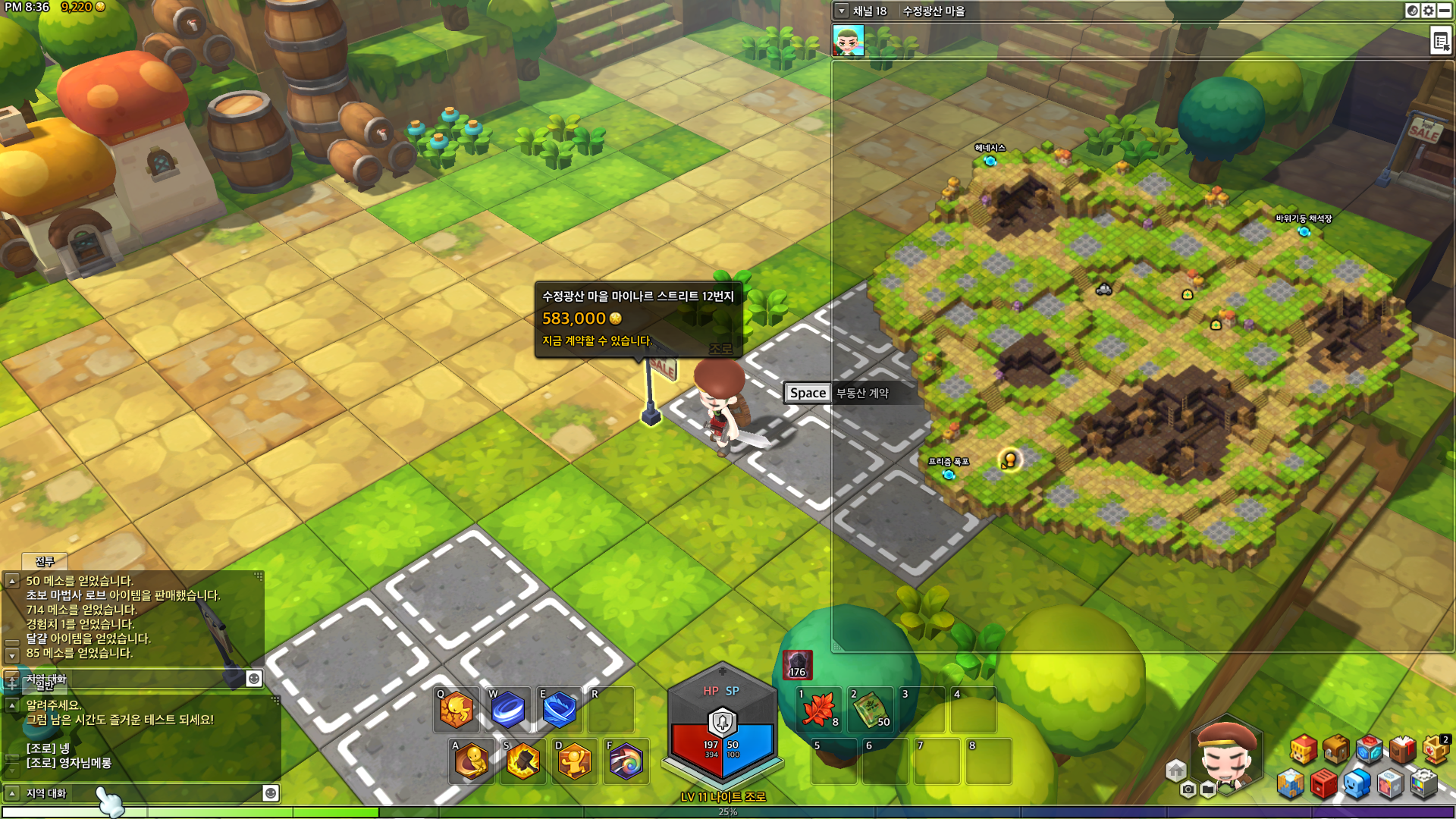Click the camera screenshot button
This screenshot has height=819, width=1456.
pyautogui.click(x=1188, y=790)
